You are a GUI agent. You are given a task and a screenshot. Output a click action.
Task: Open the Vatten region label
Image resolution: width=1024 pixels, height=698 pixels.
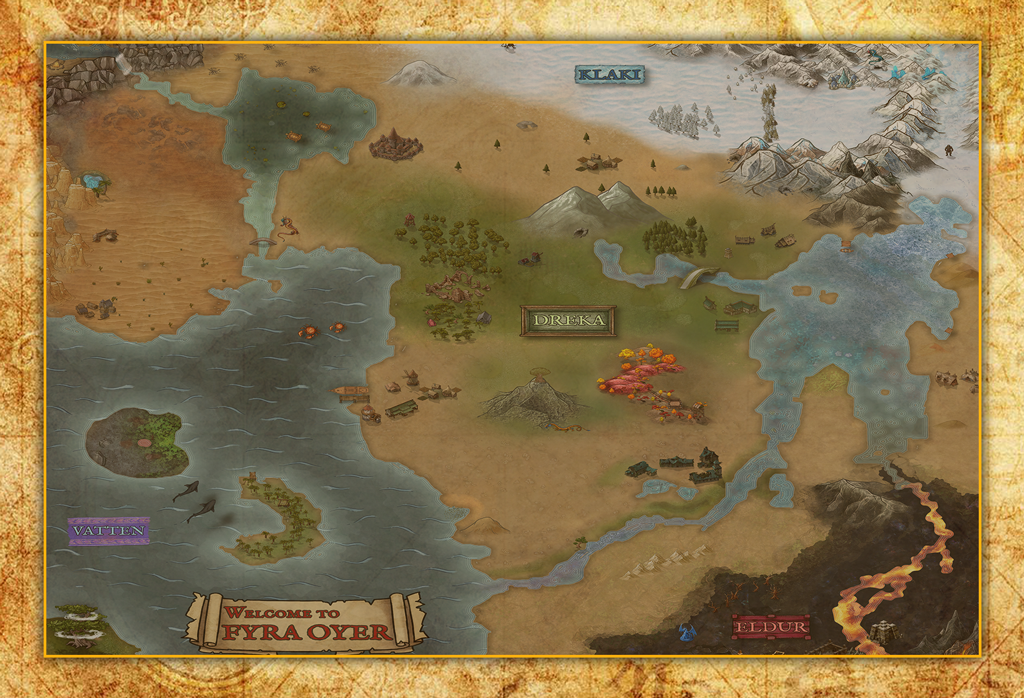[109, 530]
